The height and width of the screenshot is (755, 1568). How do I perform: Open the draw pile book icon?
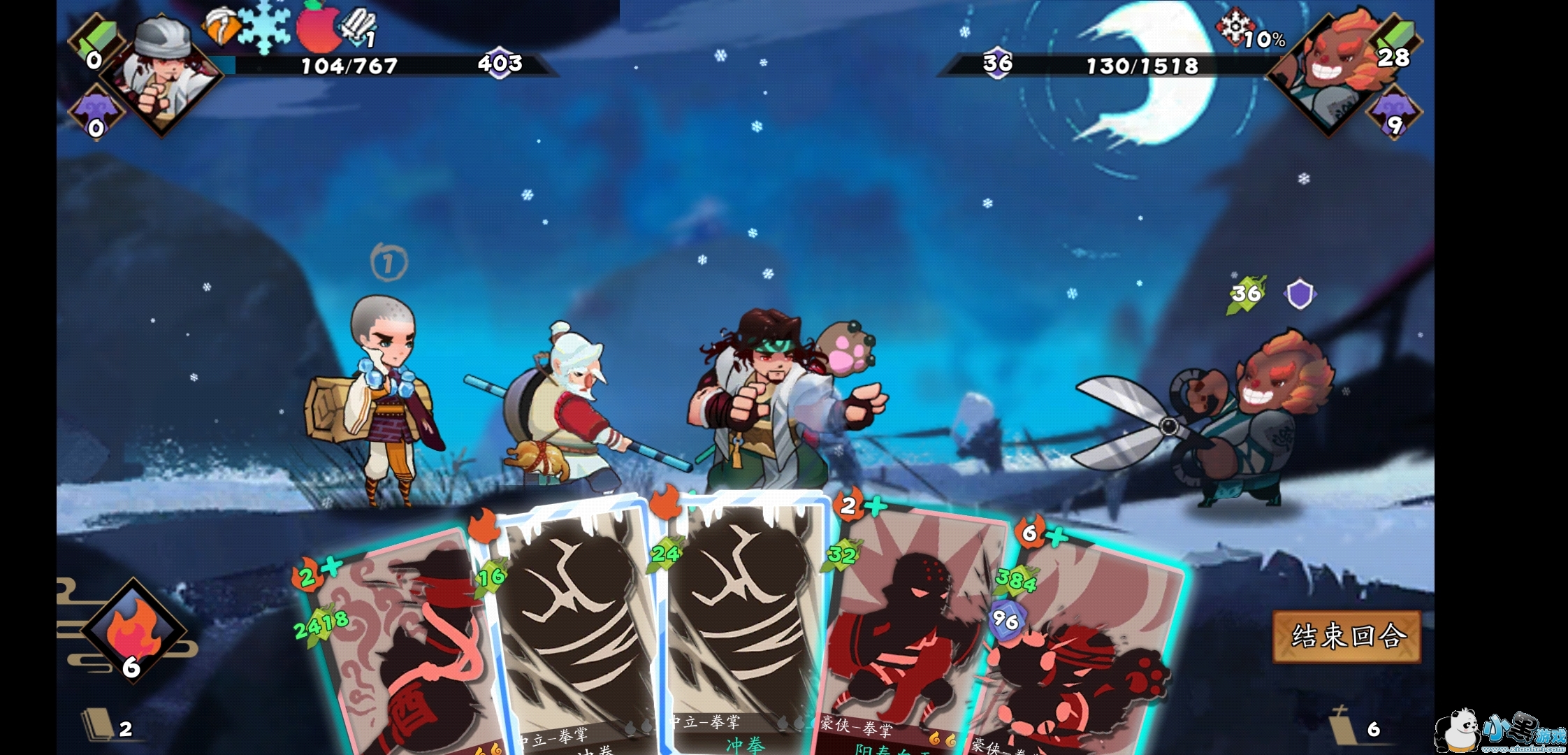(x=99, y=725)
